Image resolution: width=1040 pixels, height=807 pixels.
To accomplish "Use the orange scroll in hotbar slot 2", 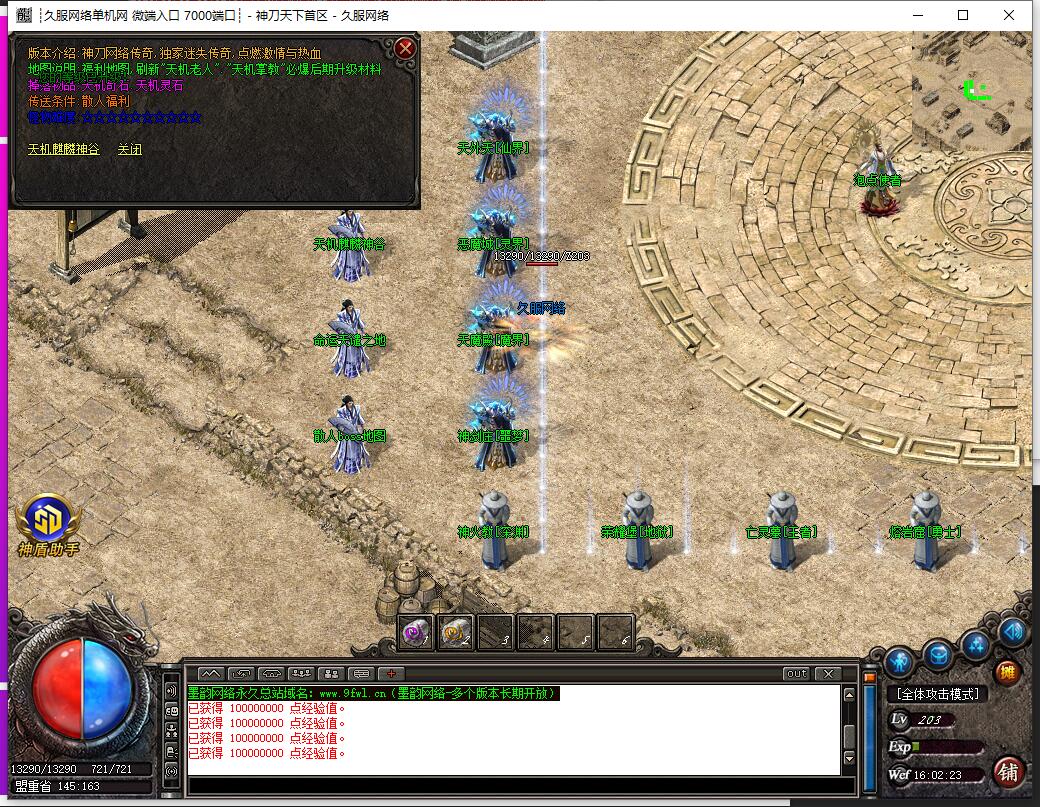I will click(x=456, y=632).
